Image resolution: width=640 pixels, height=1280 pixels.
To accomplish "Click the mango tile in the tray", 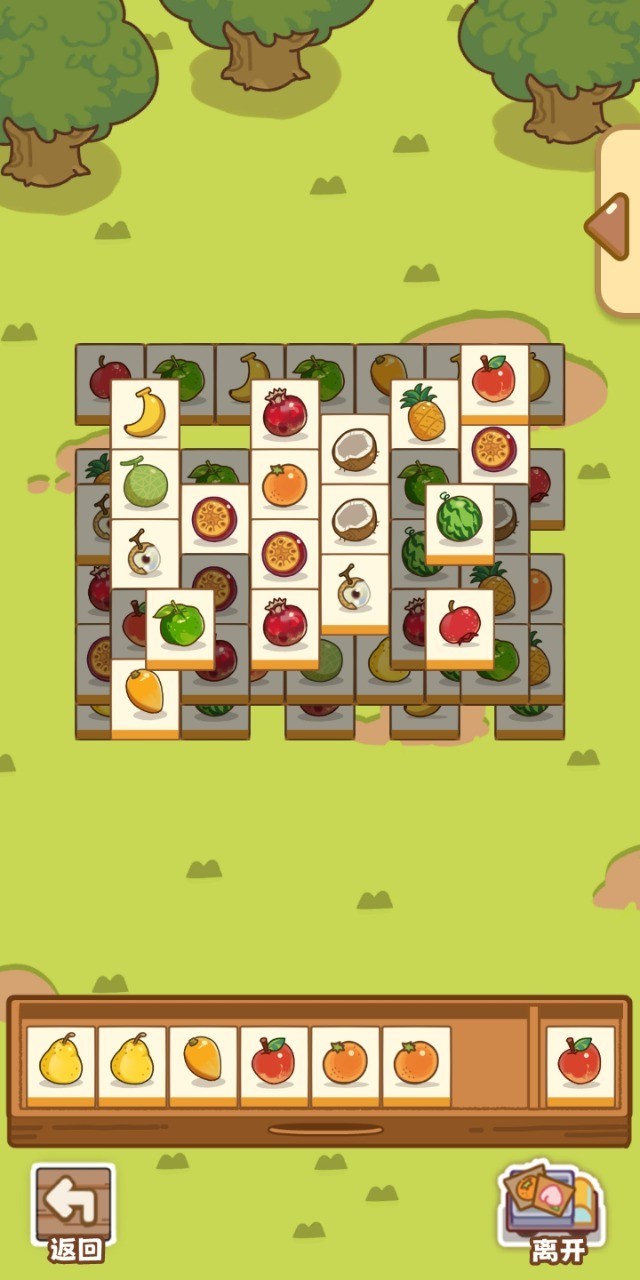I will coord(203,1062).
